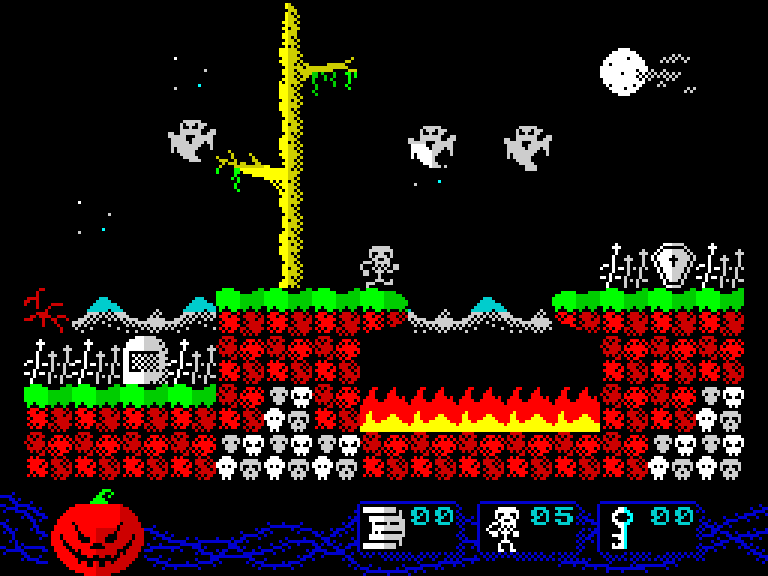Click the scroll counter icon

pyautogui.click(x=383, y=527)
